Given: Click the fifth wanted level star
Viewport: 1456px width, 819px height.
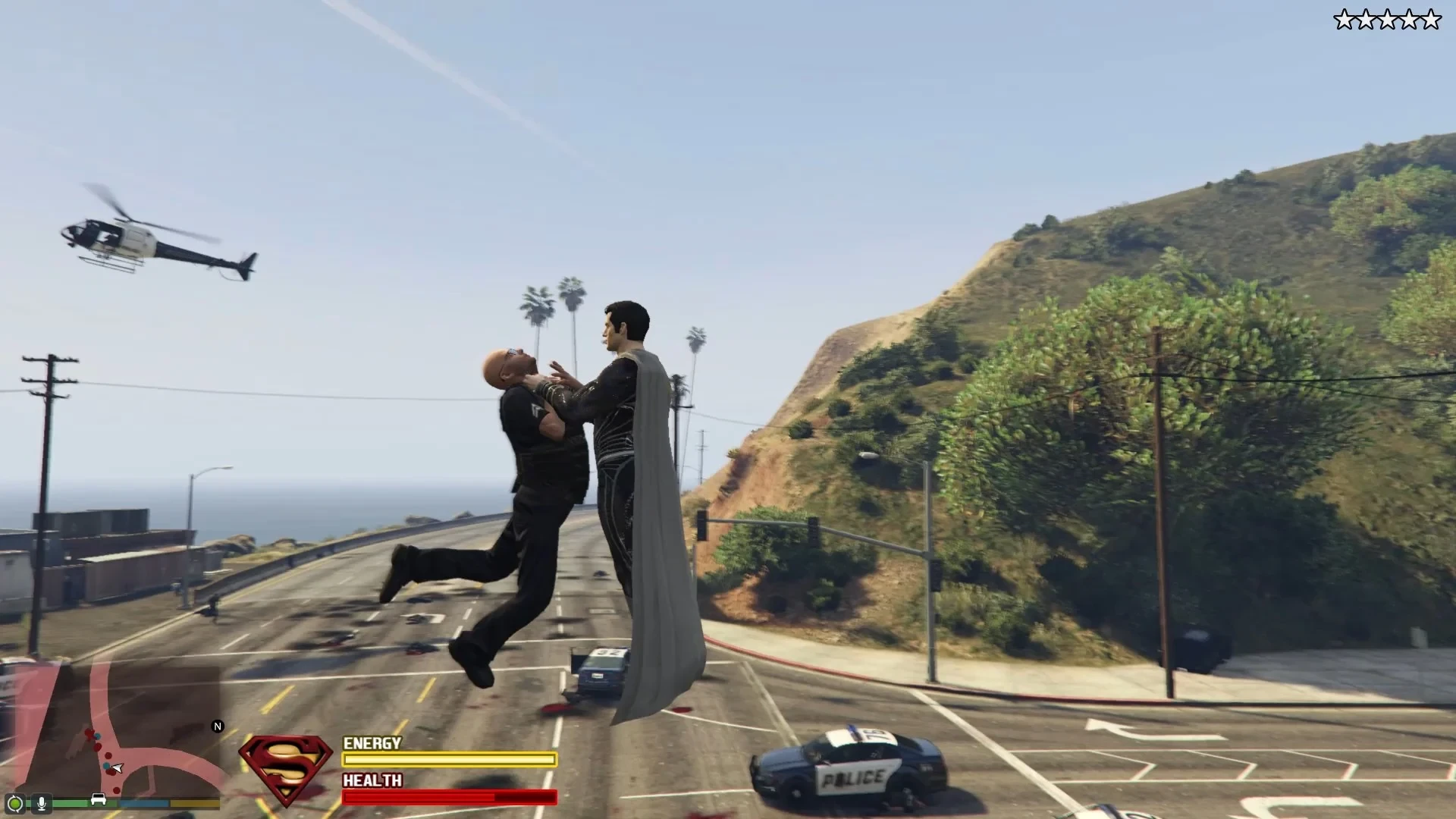Looking at the screenshot, I should (x=1432, y=19).
